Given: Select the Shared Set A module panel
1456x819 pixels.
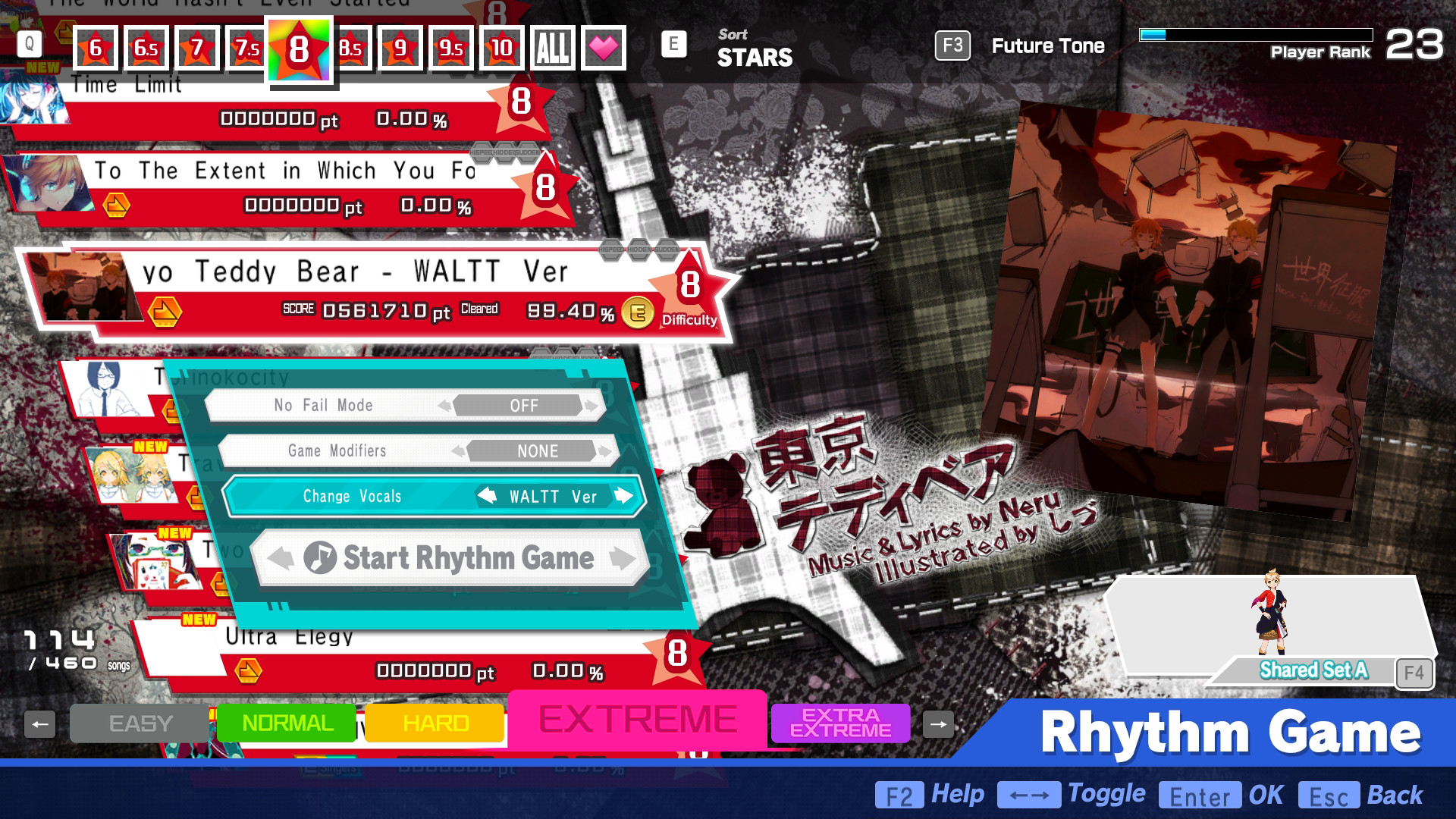Looking at the screenshot, I should [1312, 670].
